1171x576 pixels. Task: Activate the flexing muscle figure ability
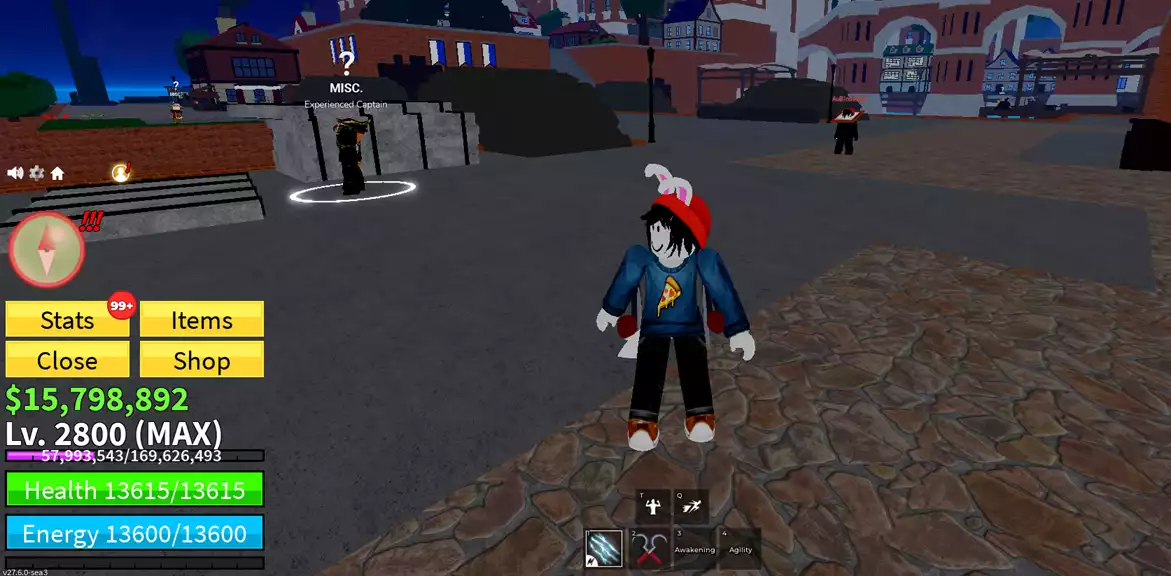[x=653, y=506]
